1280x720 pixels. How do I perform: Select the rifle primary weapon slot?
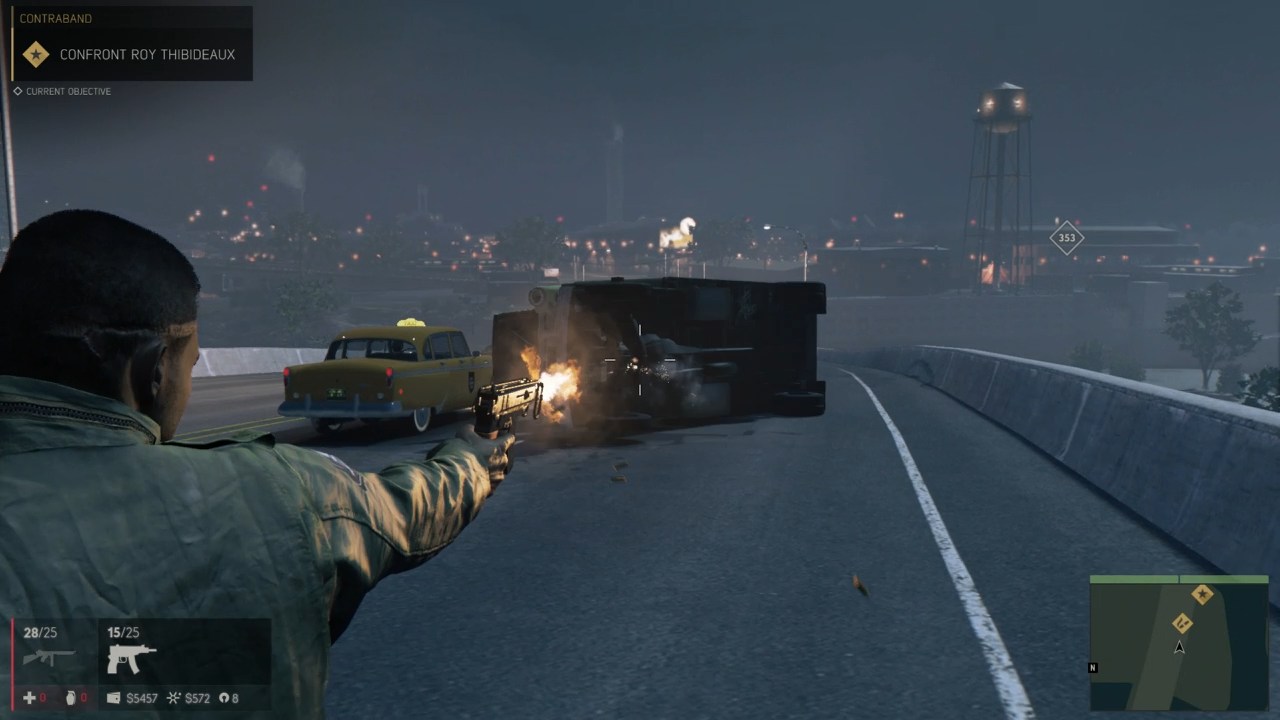pos(49,657)
